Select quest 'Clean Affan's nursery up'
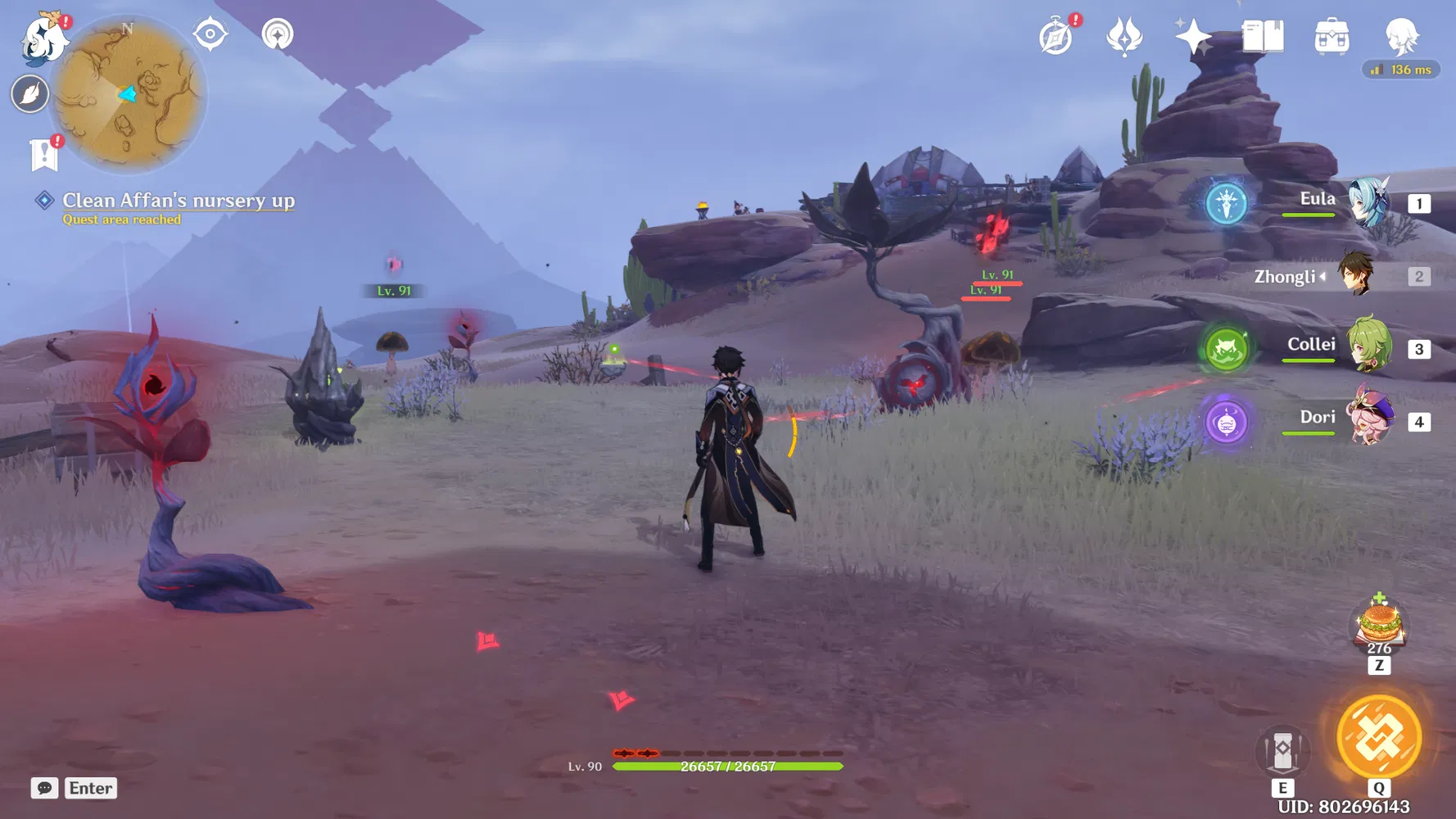Viewport: 1456px width, 819px height. [179, 201]
